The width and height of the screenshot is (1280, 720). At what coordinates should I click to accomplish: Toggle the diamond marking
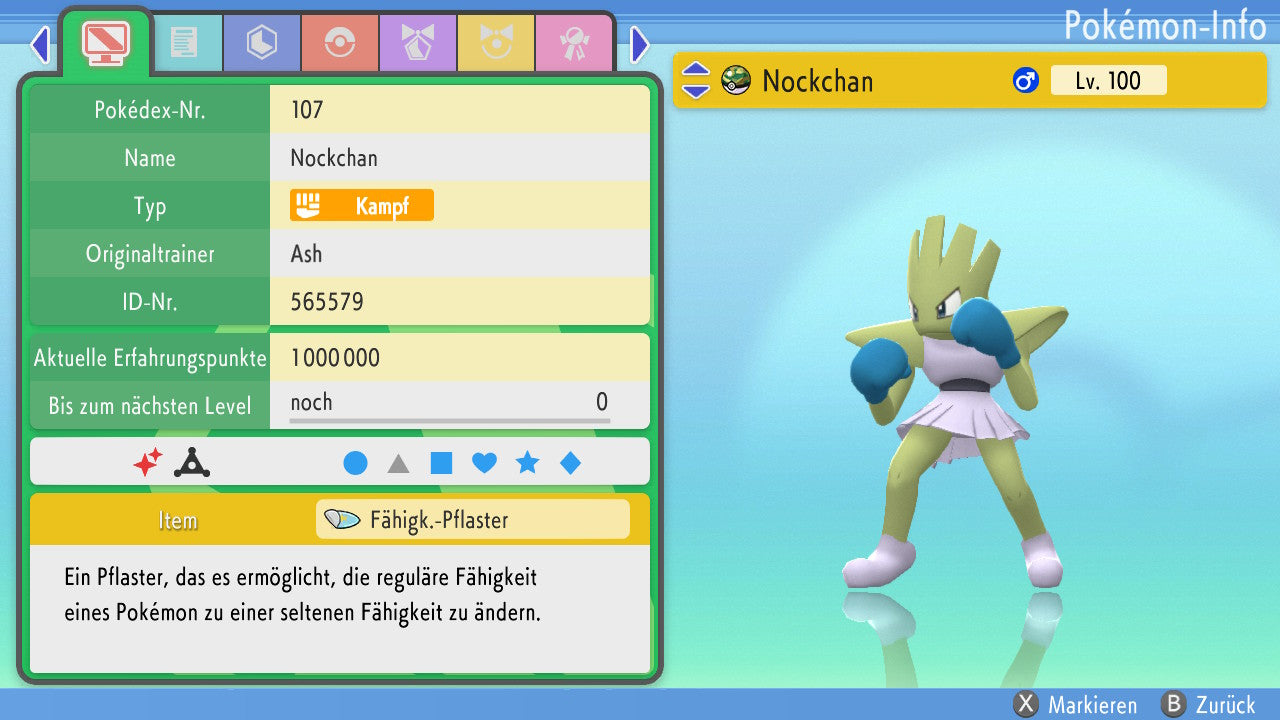point(570,463)
